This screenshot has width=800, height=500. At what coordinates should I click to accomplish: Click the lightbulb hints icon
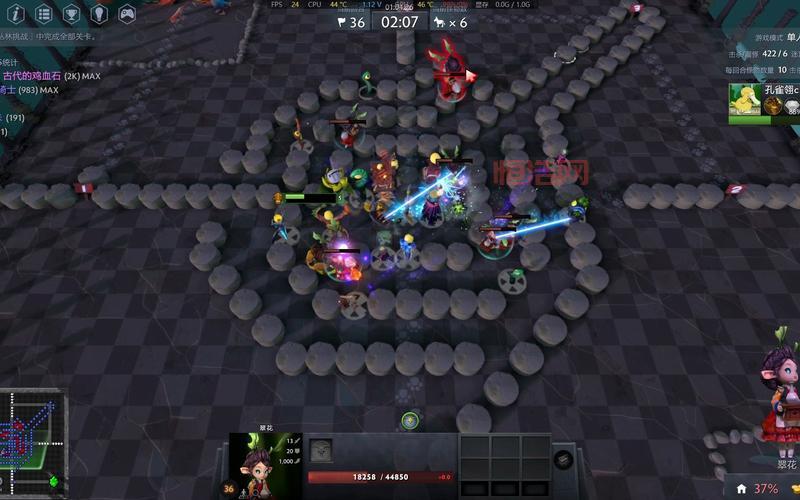[99, 14]
